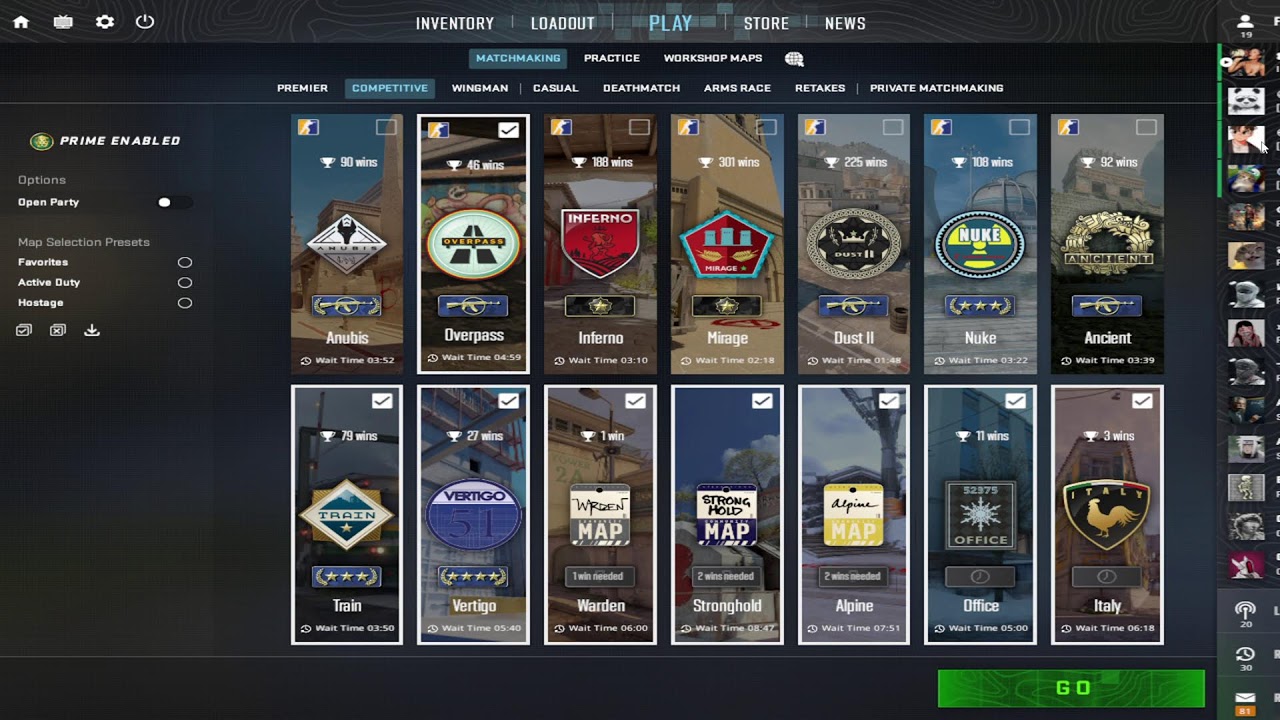Open the settings gear icon

(104, 22)
